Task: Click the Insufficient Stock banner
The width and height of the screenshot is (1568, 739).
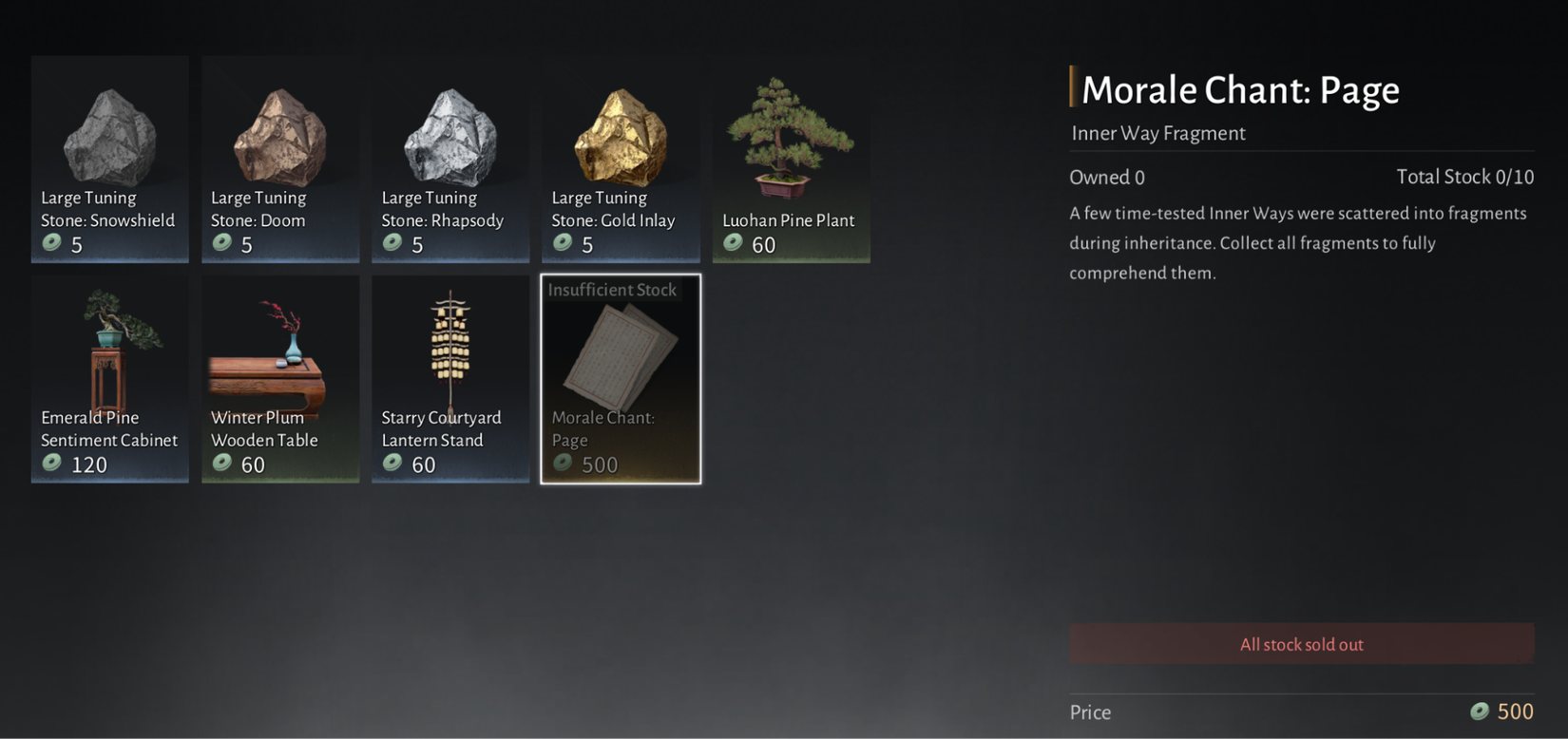Action: tap(613, 290)
